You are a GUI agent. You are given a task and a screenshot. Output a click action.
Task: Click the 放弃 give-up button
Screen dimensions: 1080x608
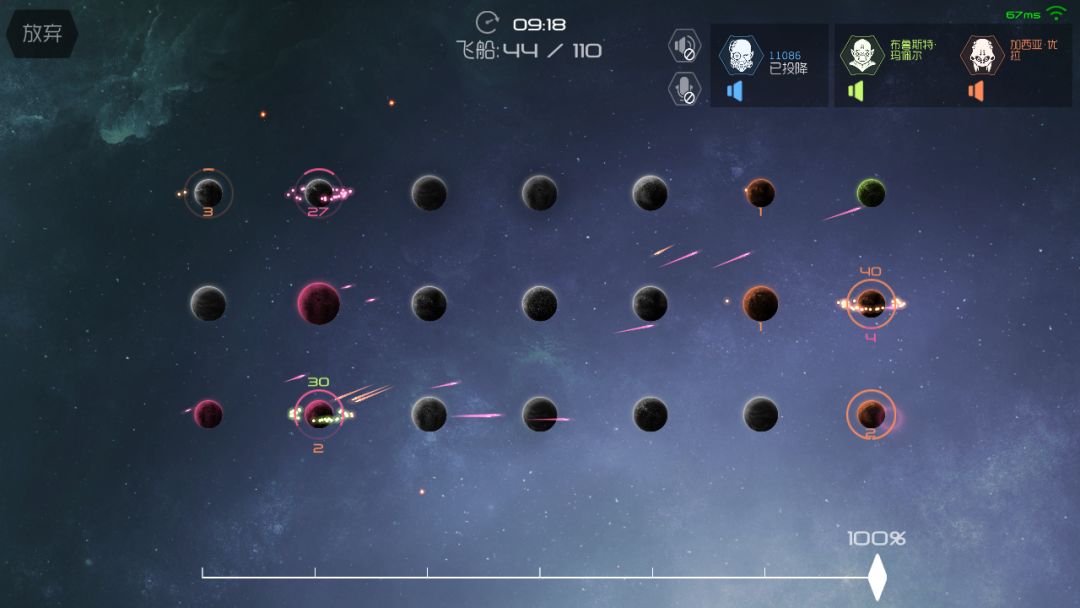(42, 33)
